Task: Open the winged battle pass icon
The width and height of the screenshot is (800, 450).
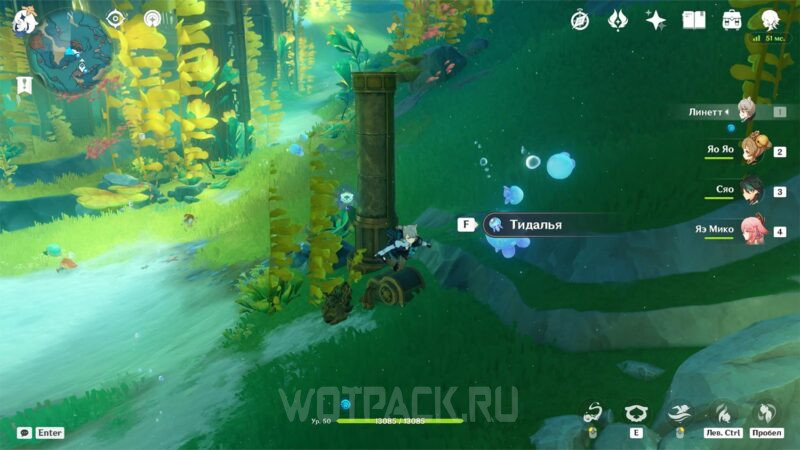Action: [x=618, y=20]
